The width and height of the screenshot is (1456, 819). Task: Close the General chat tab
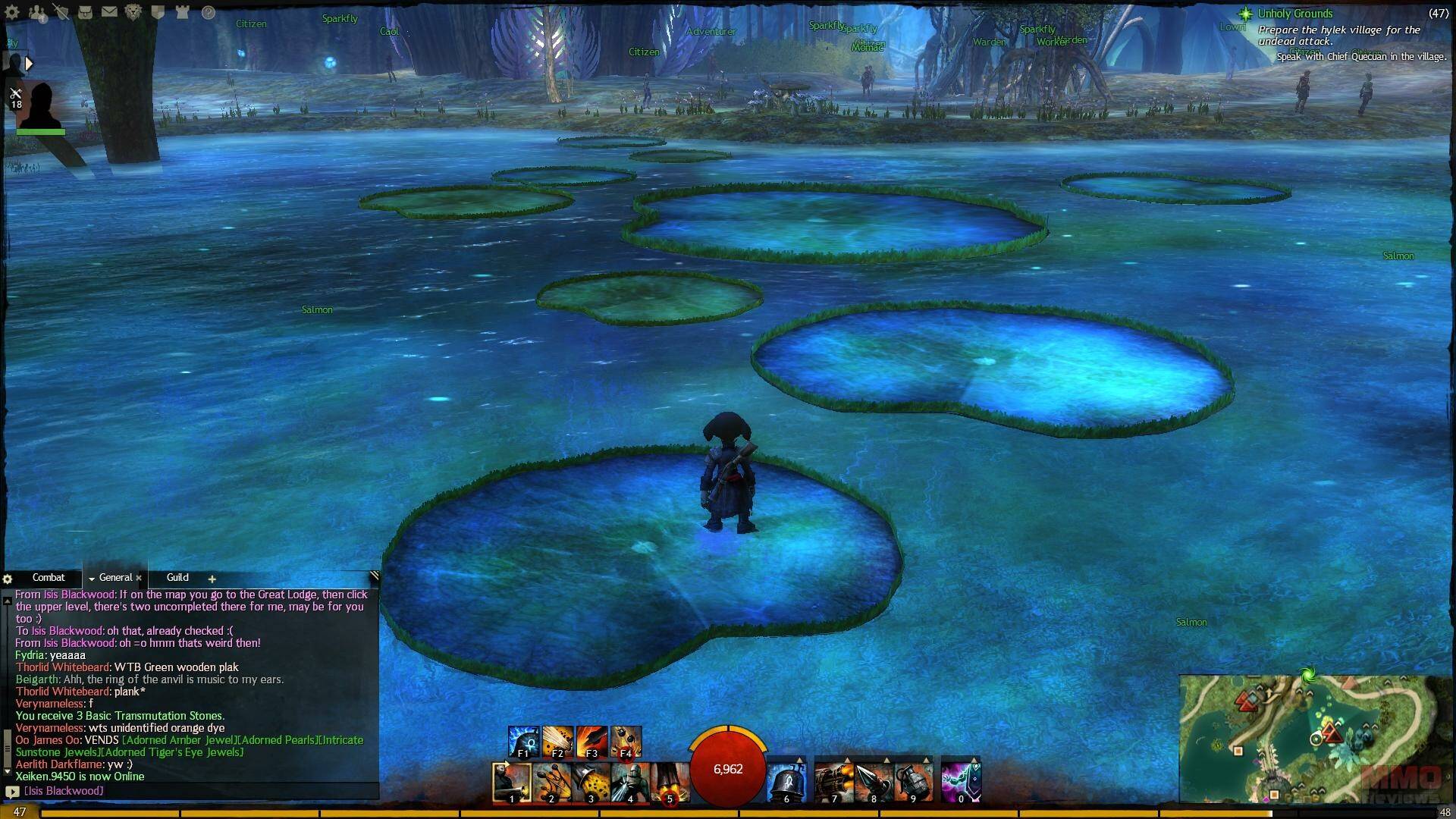pyautogui.click(x=139, y=578)
